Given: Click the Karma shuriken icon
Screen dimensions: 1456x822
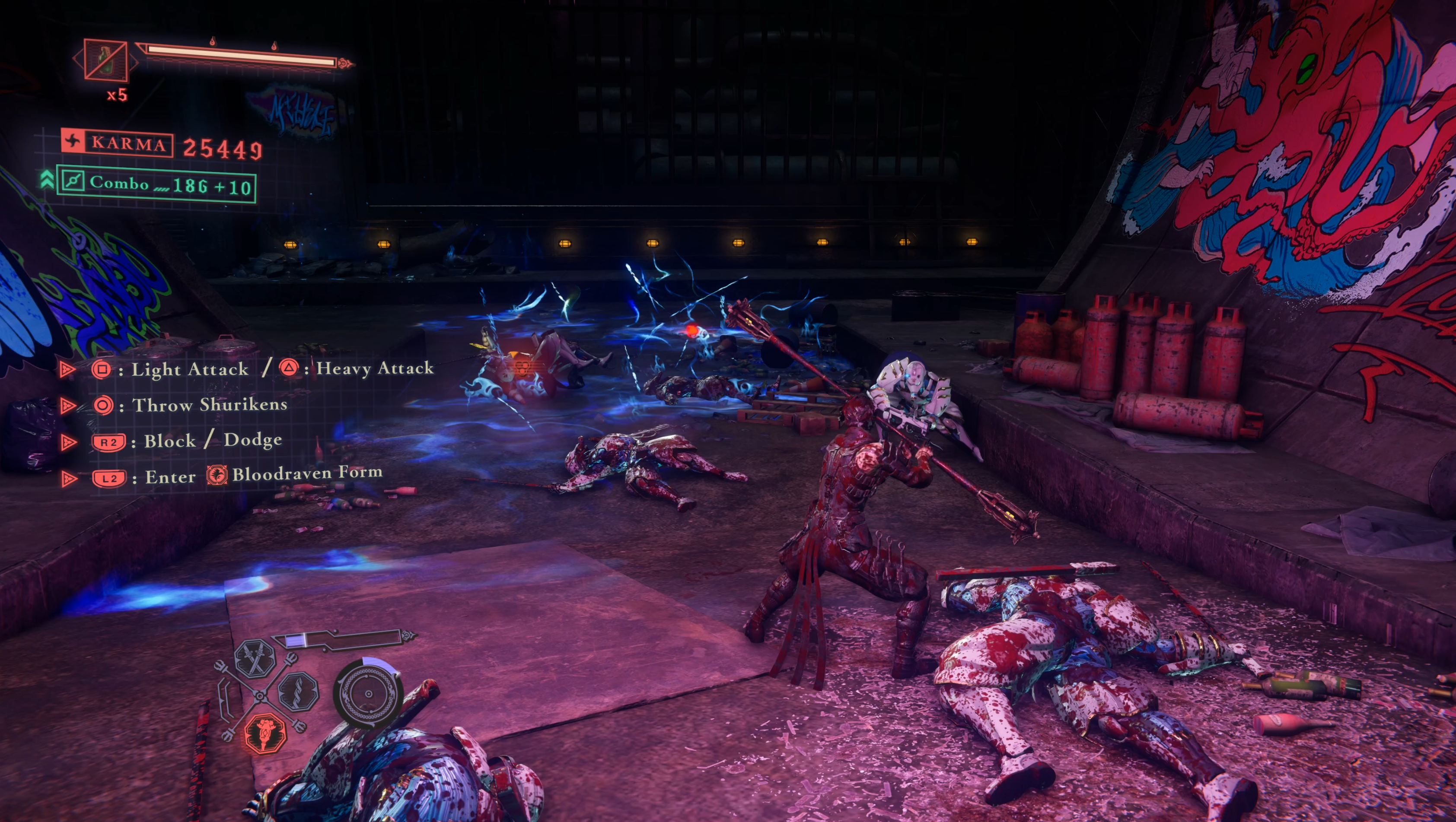Looking at the screenshot, I should click(72, 141).
